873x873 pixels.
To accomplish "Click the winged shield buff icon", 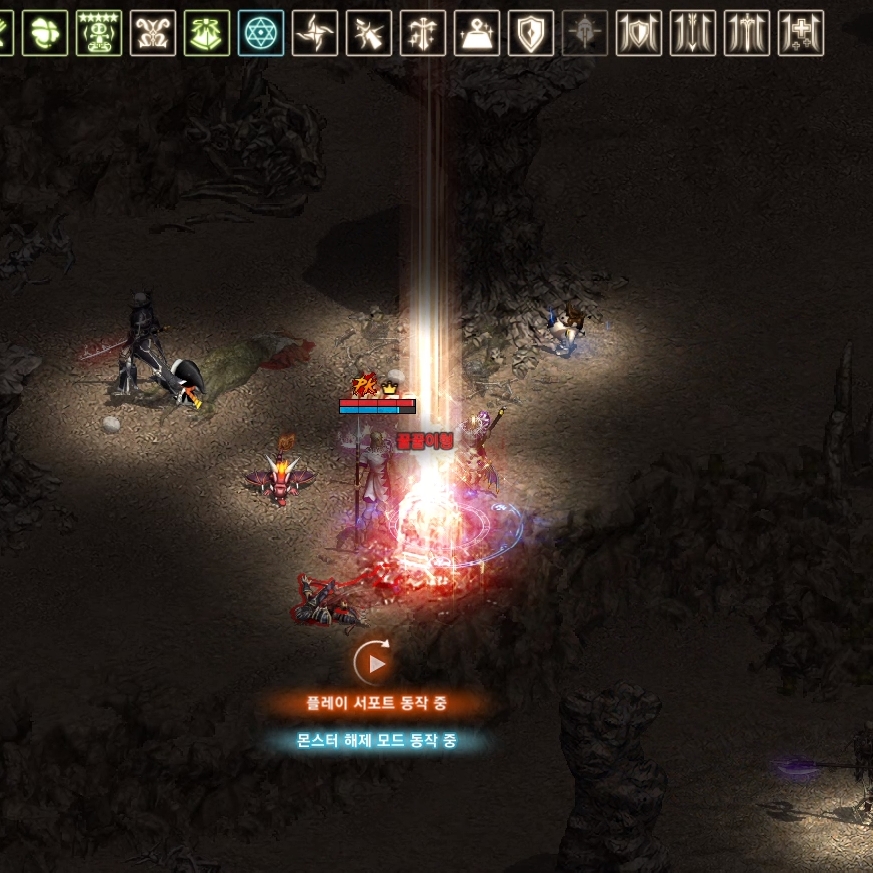I will 639,33.
